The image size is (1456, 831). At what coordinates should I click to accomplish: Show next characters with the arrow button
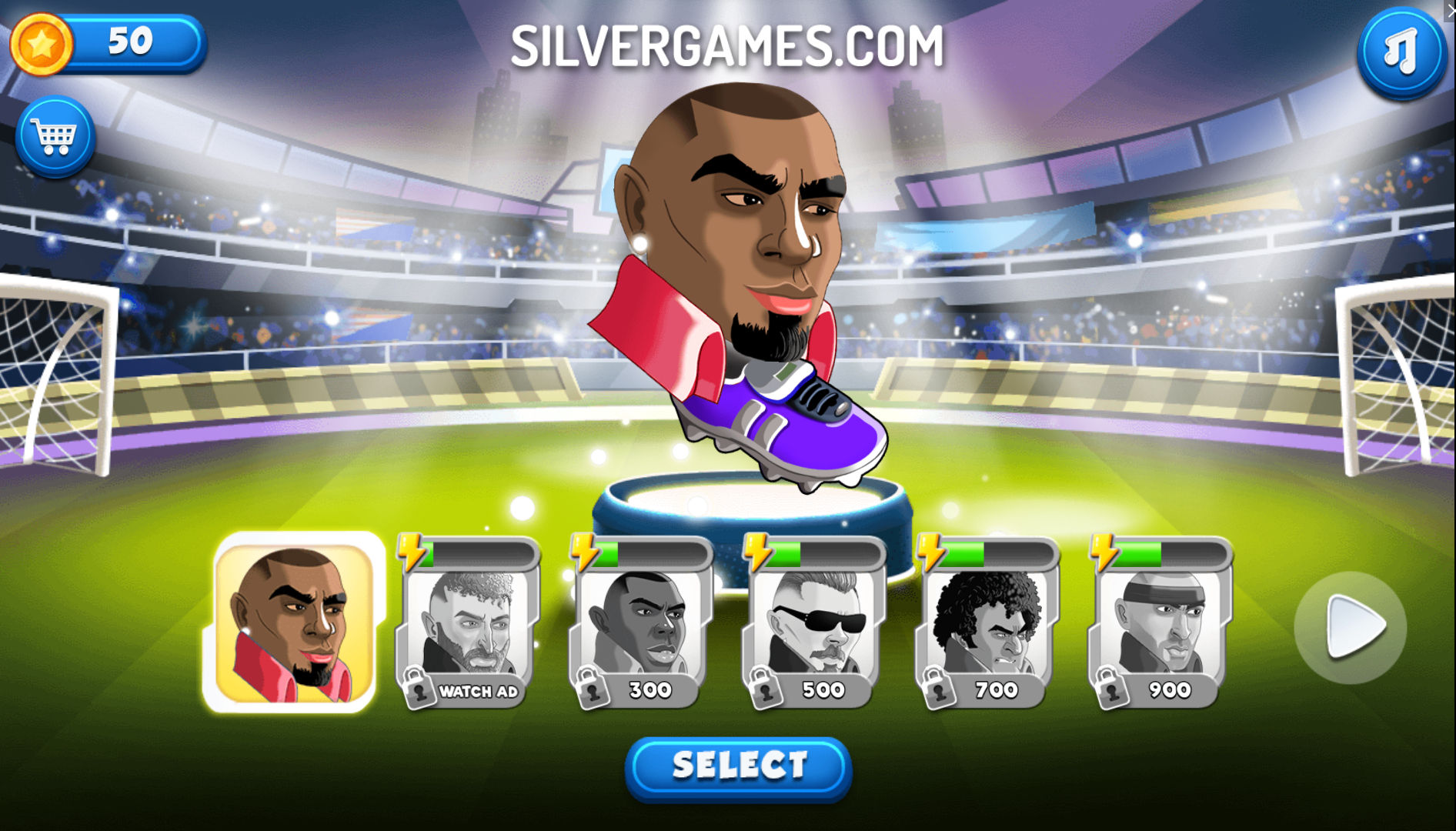coord(1351,627)
